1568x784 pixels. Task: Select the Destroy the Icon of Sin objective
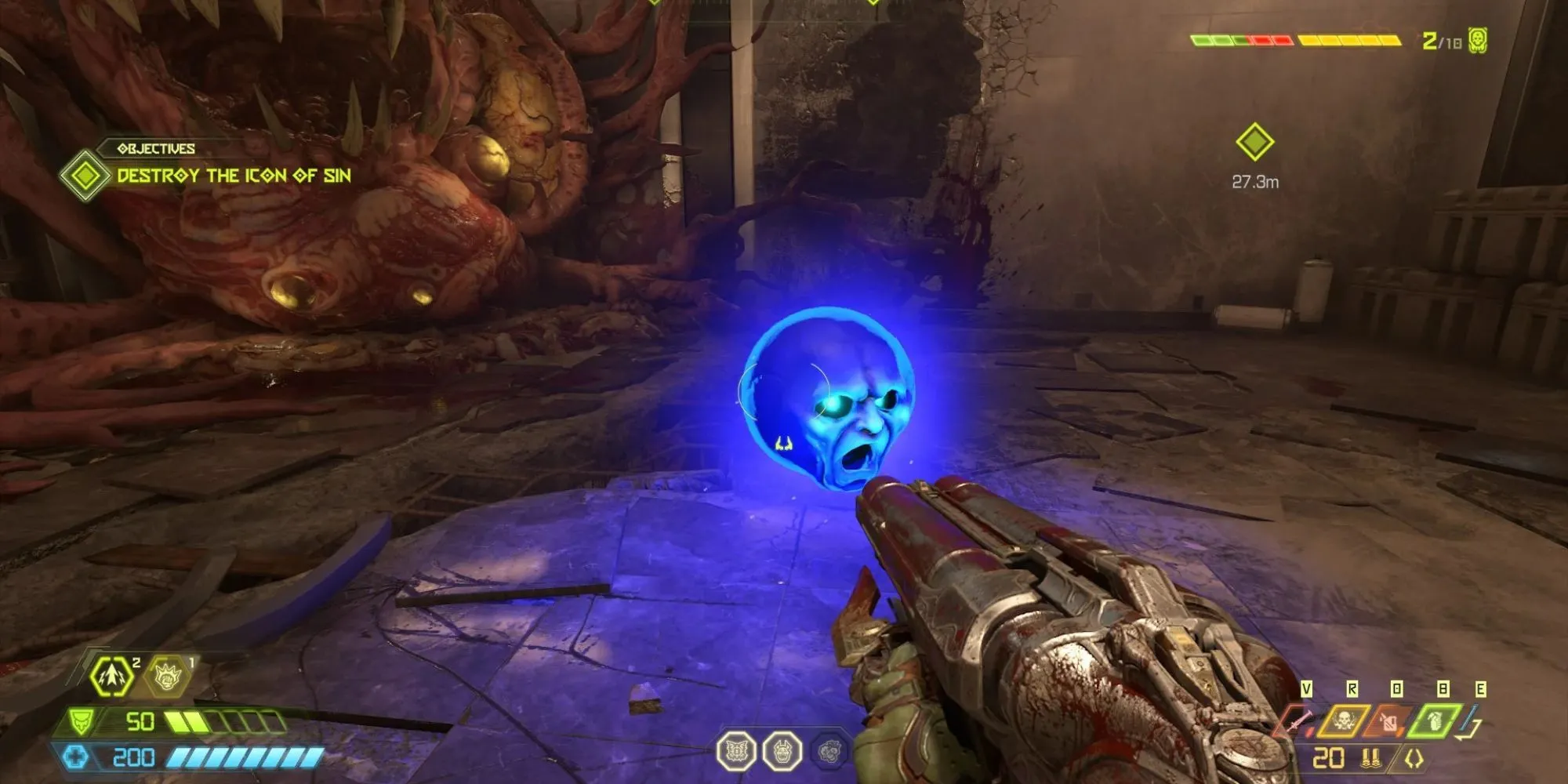pos(234,176)
